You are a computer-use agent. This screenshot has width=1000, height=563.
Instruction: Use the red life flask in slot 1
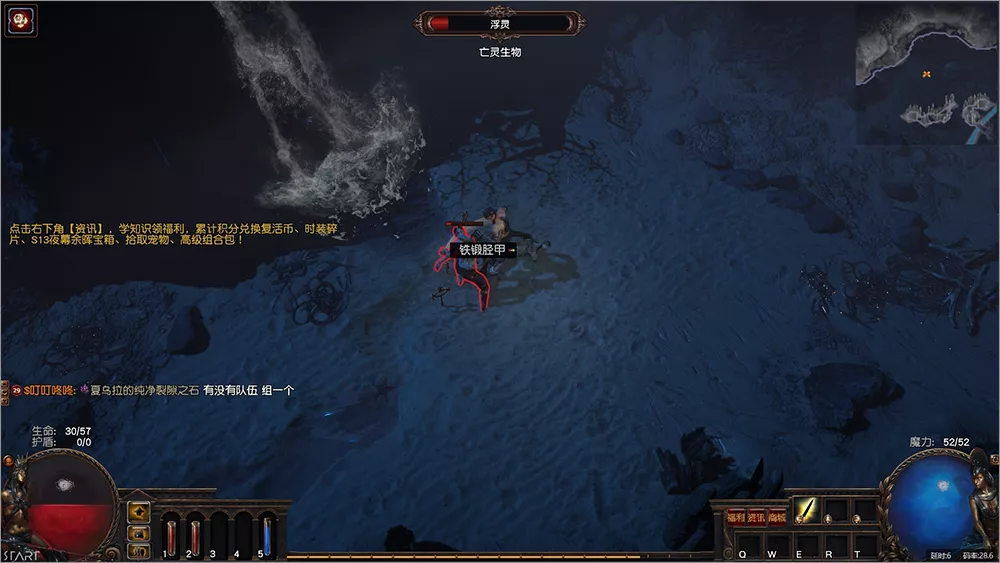tap(171, 531)
